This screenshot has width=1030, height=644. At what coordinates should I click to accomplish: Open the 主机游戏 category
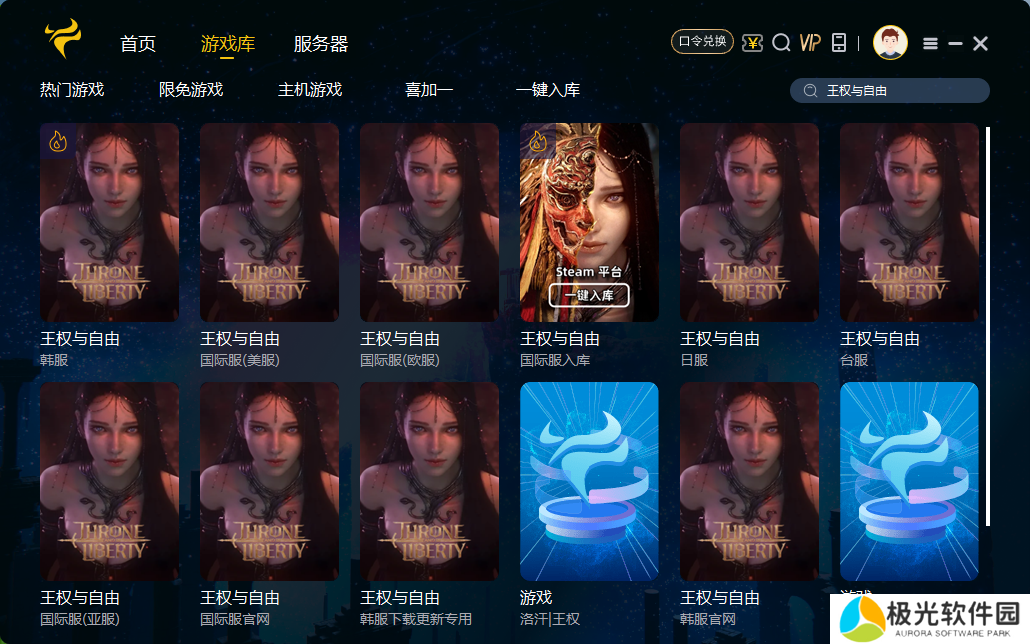(310, 90)
